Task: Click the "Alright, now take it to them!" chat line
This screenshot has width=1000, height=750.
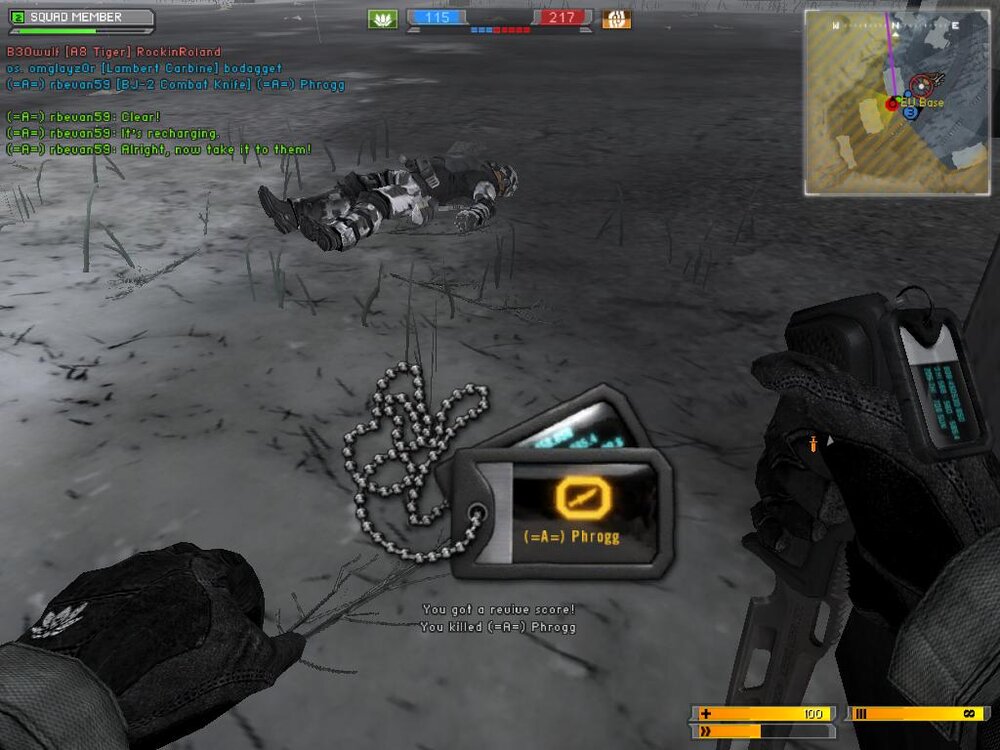Action: click(160, 149)
